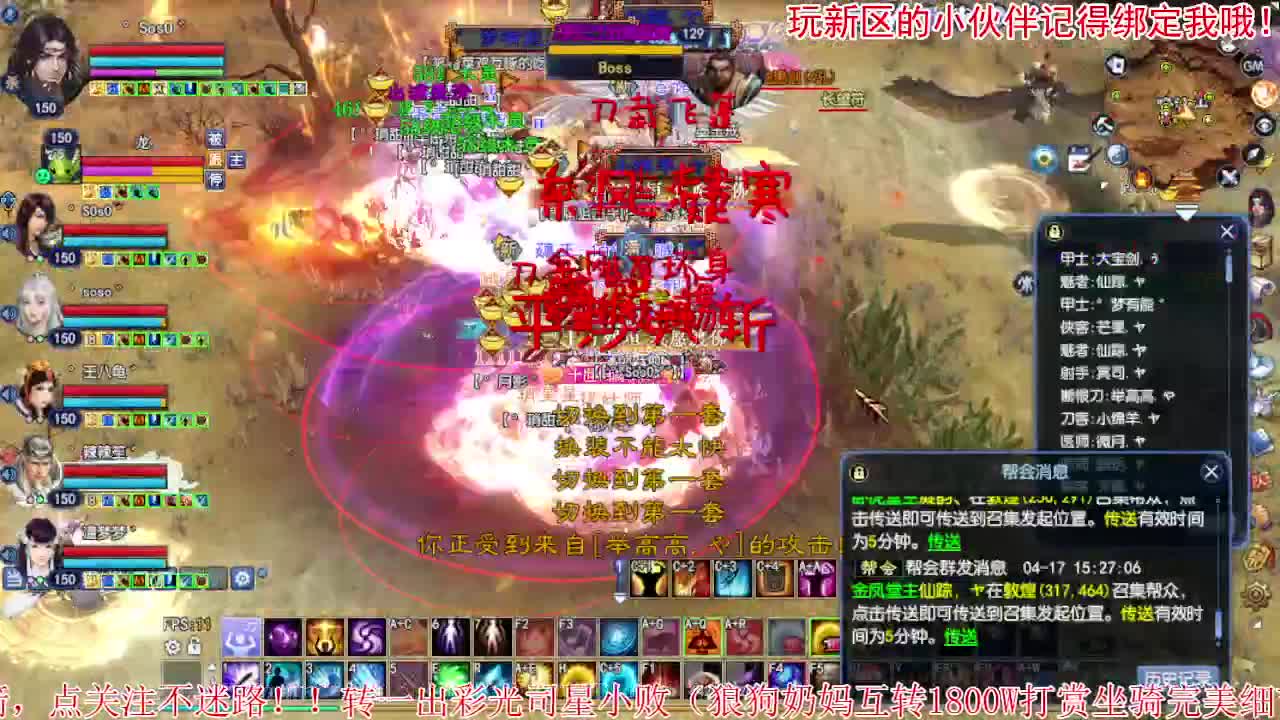Cast the skill bound to F2

pyautogui.click(x=534, y=636)
